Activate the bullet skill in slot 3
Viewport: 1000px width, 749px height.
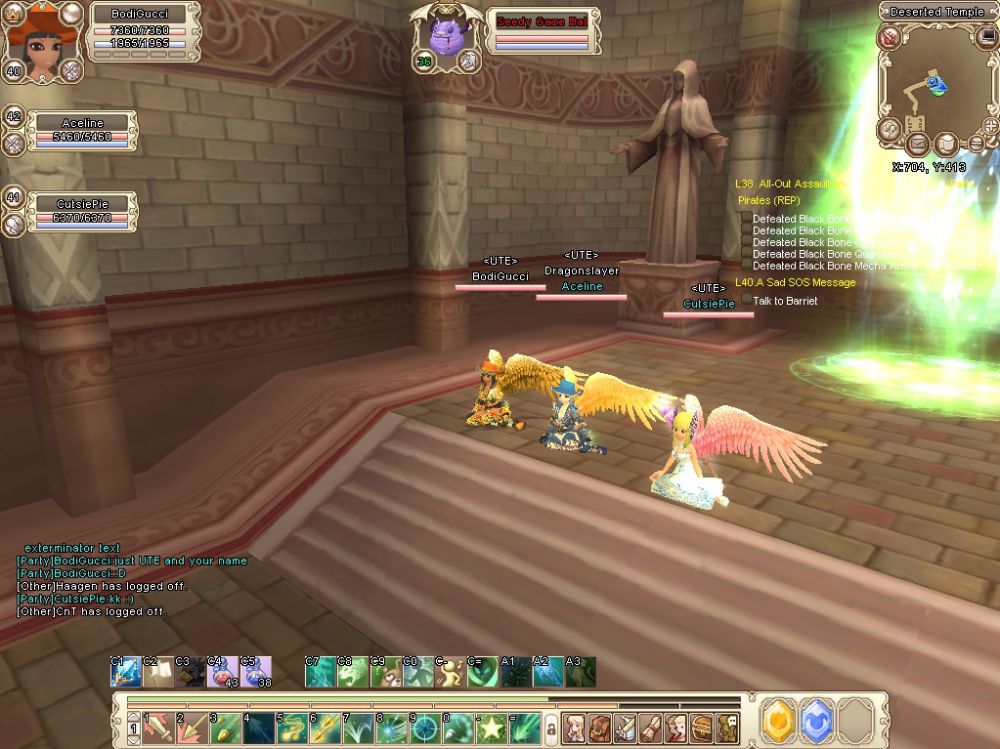tap(226, 726)
